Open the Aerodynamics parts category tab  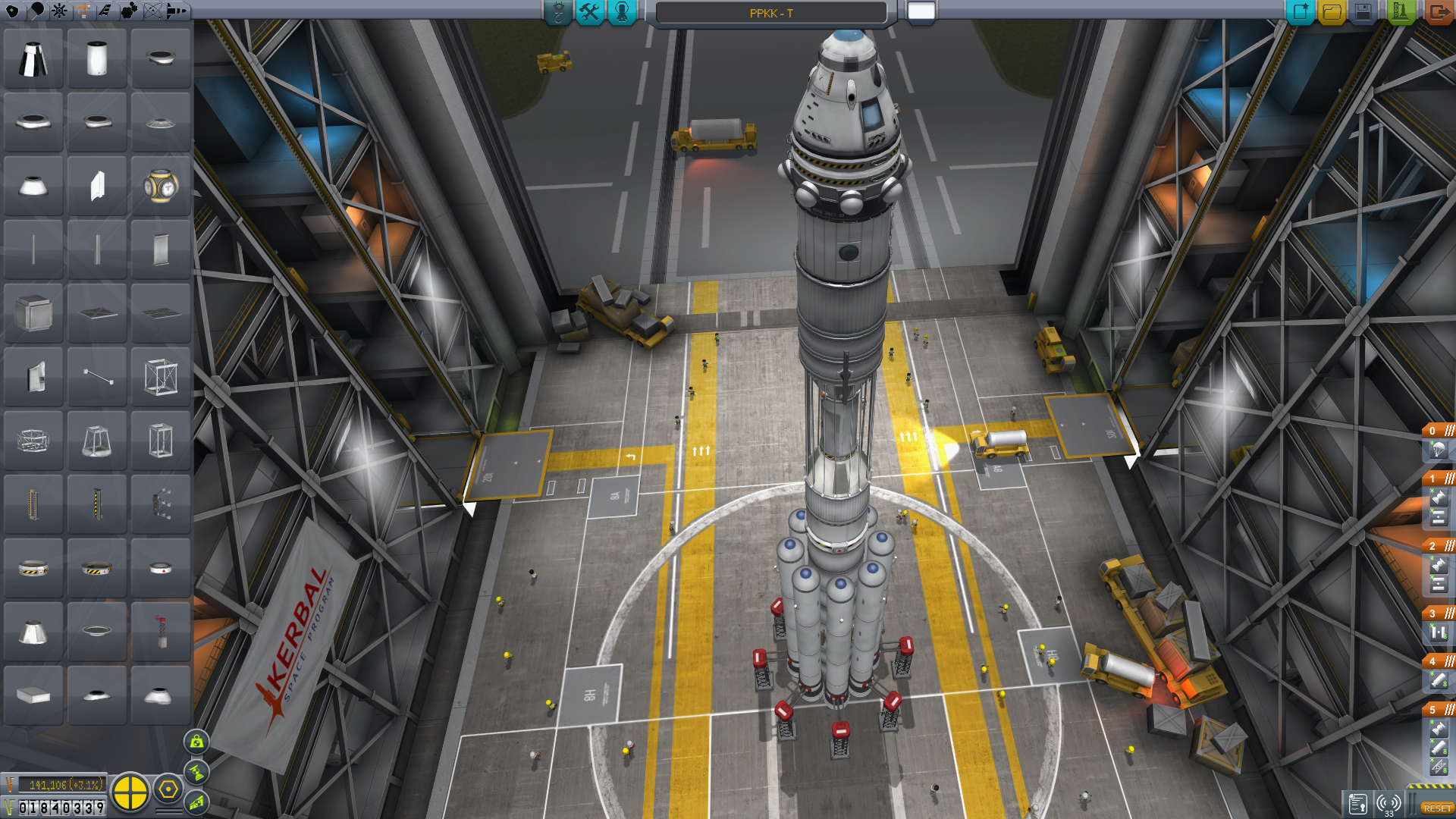coord(105,11)
